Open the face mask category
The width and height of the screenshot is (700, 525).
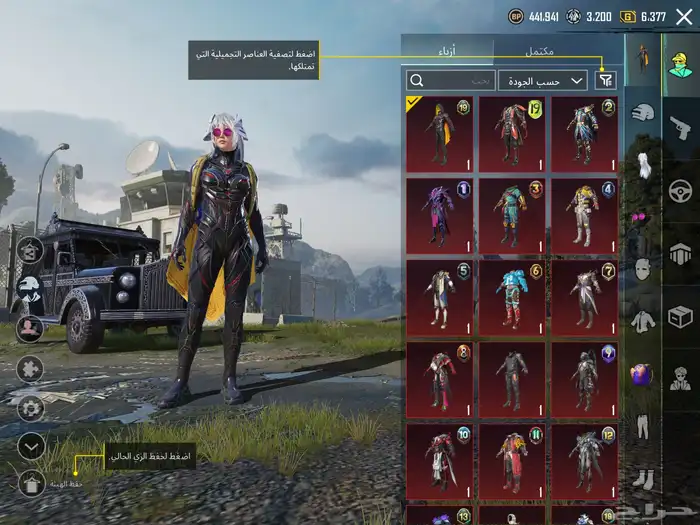click(x=643, y=270)
